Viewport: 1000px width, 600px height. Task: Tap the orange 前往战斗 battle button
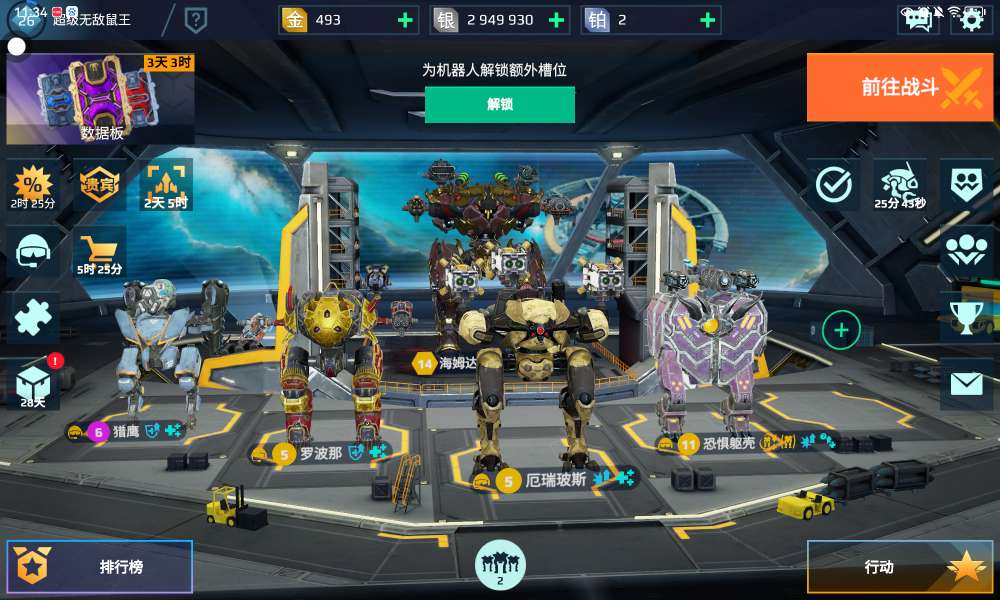point(900,87)
